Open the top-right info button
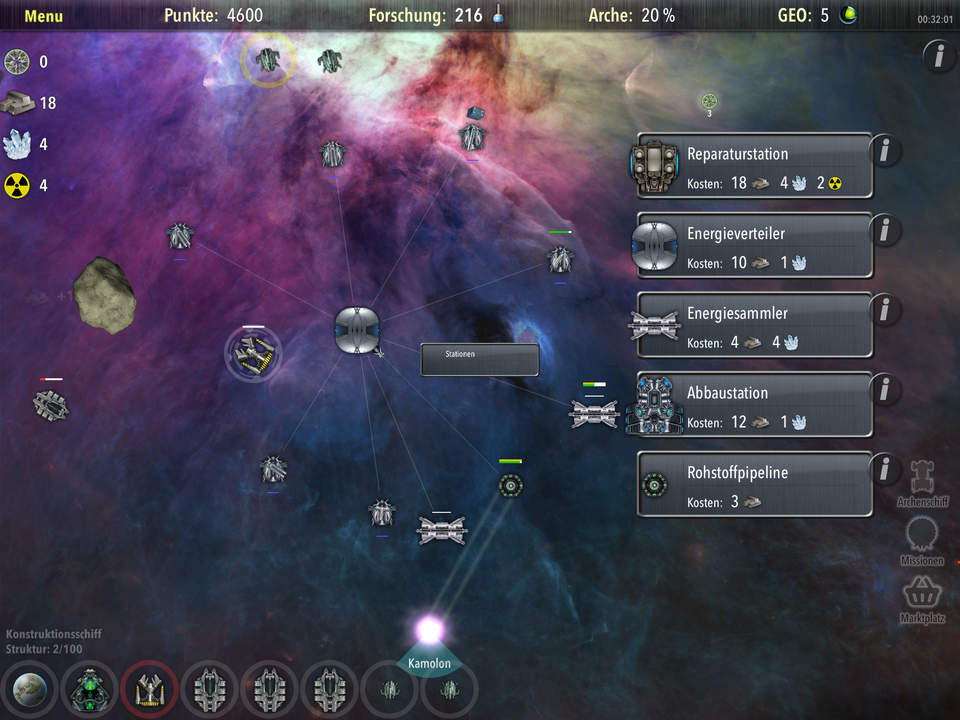Viewport: 960px width, 720px height. [x=938, y=57]
